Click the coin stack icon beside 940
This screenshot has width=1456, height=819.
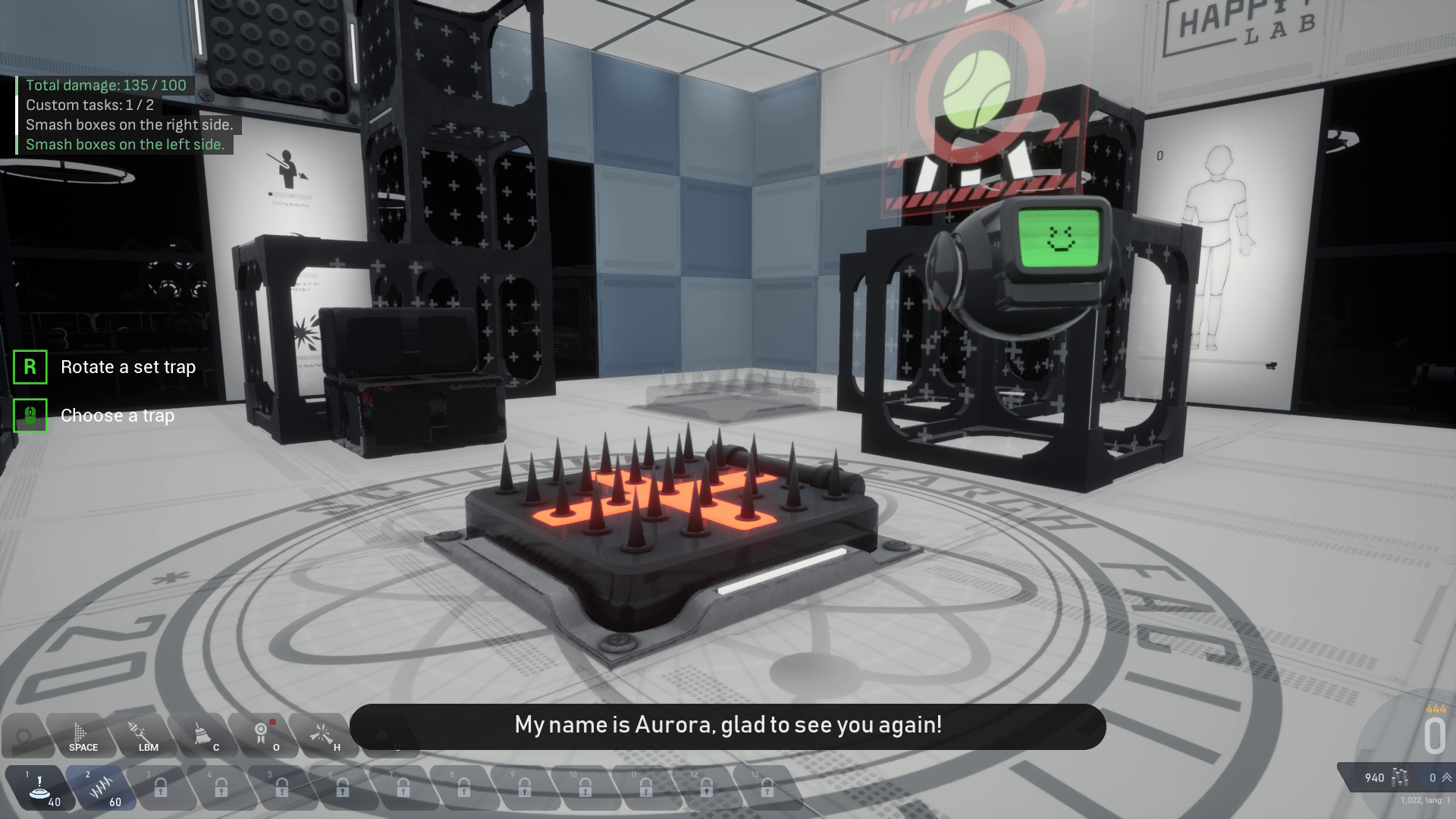(x=1401, y=777)
